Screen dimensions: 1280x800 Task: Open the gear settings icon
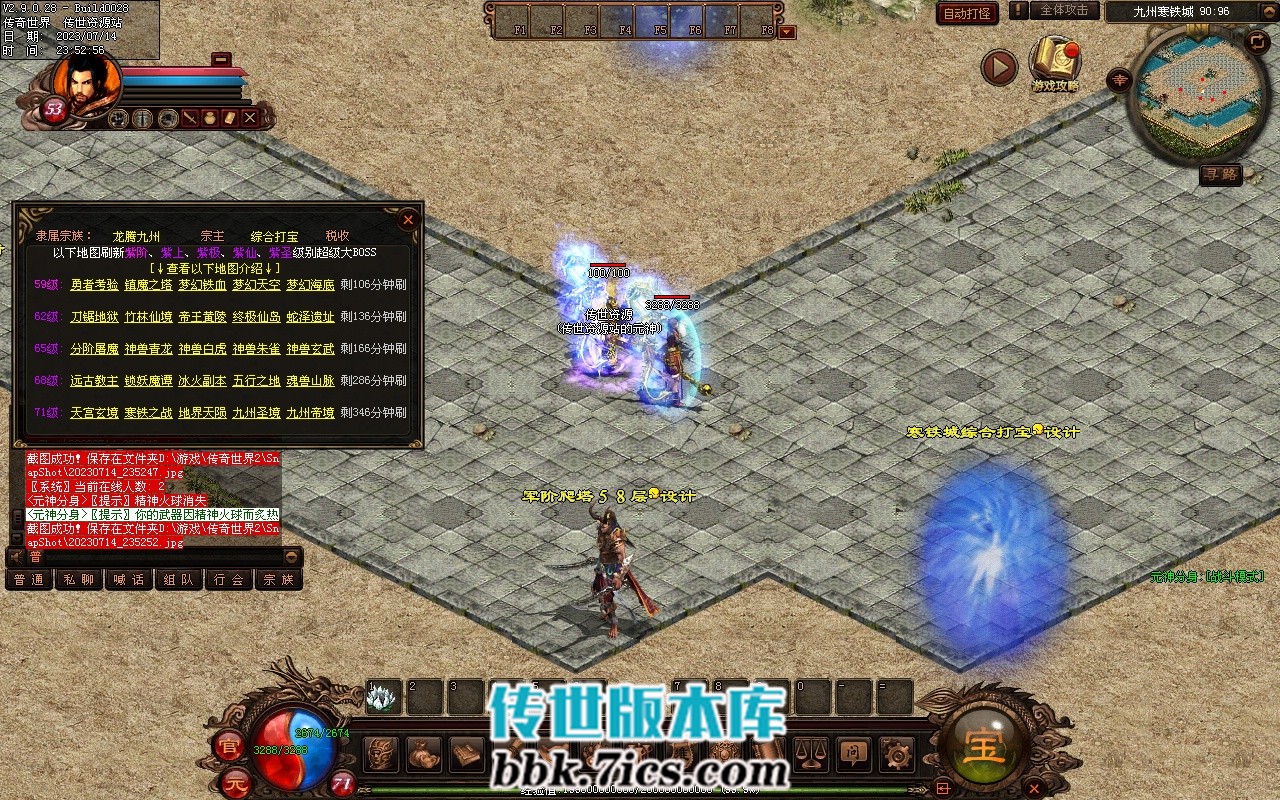pyautogui.click(x=898, y=751)
